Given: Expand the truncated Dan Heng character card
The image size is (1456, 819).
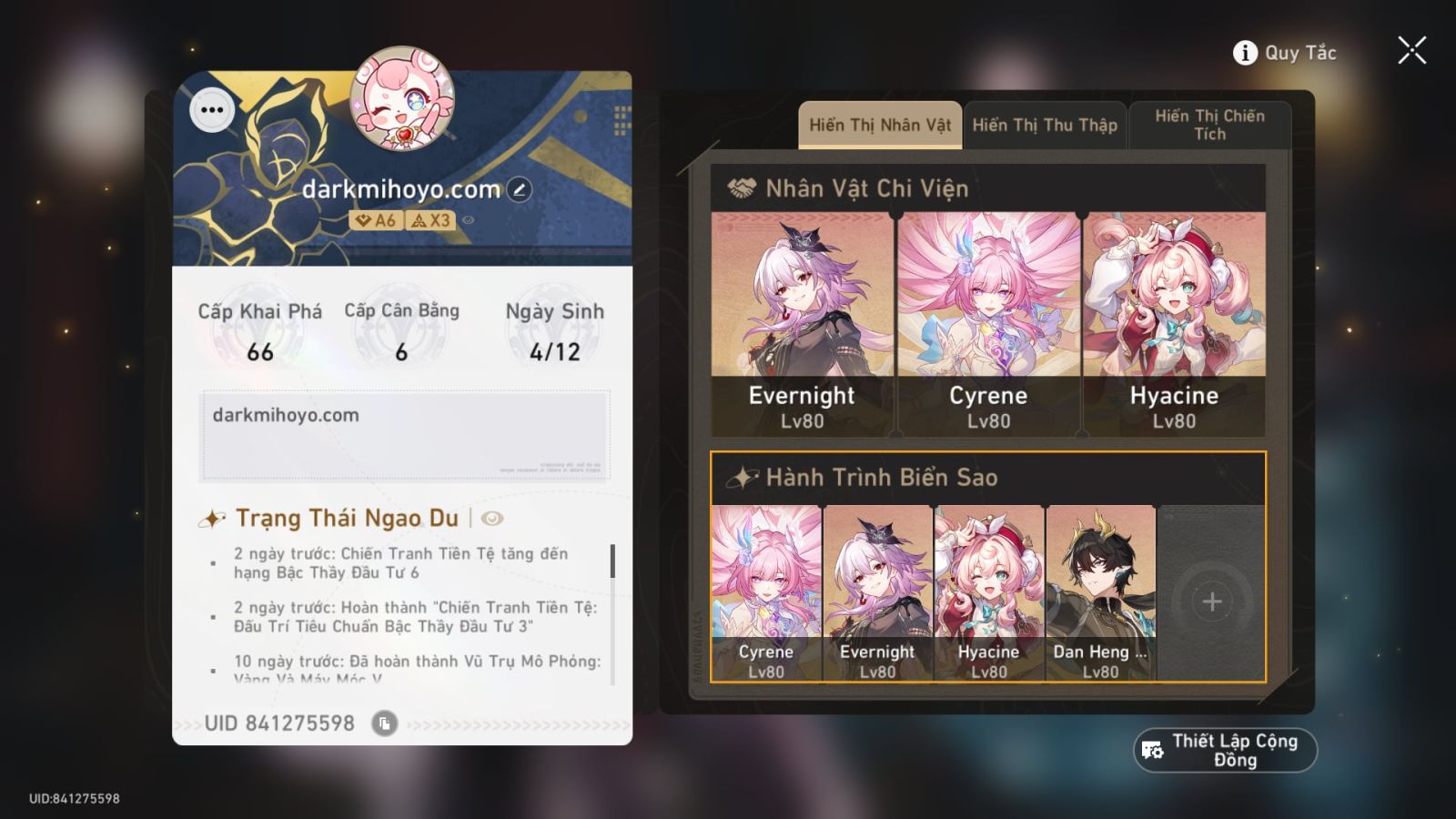Looking at the screenshot, I should coord(1101,591).
